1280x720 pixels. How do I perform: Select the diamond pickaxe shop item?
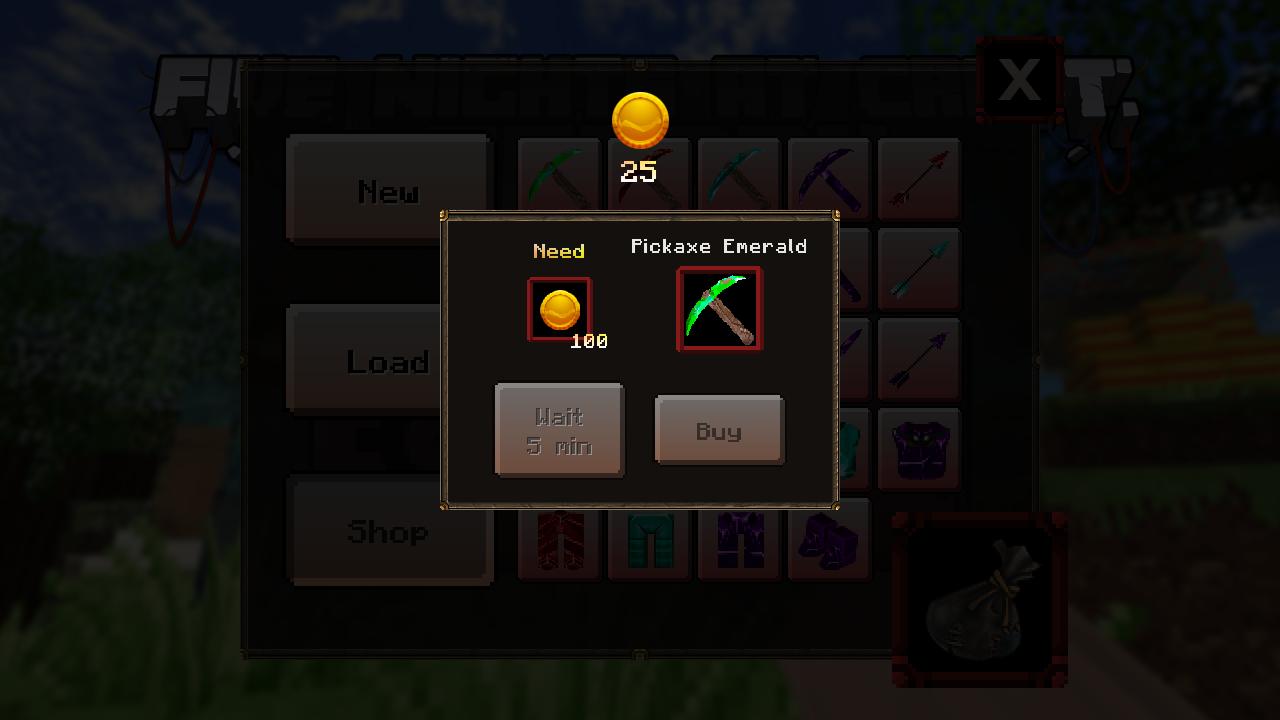pyautogui.click(x=739, y=180)
